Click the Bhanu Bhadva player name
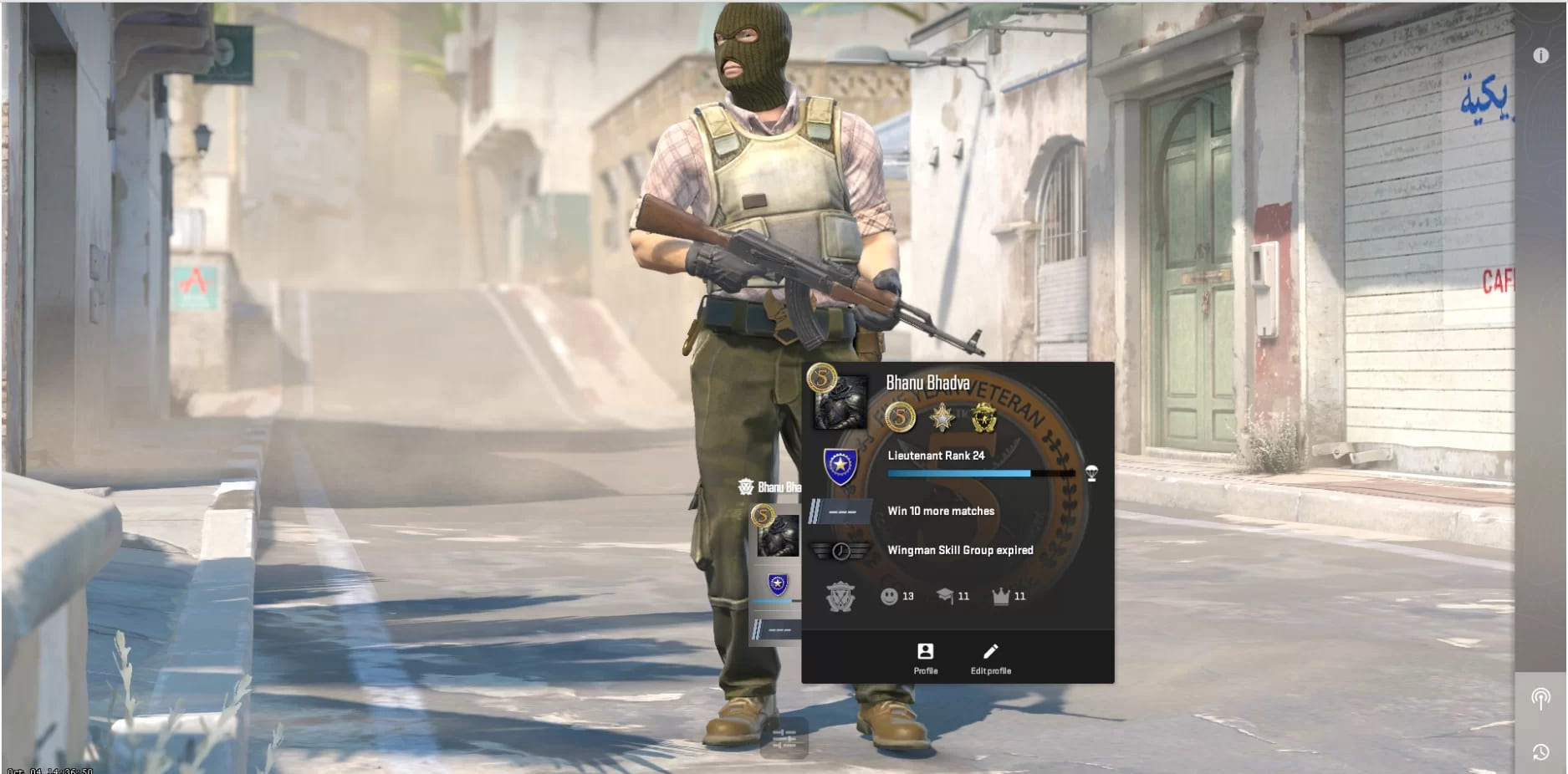Screen dimensions: 1568x774 tap(927, 383)
